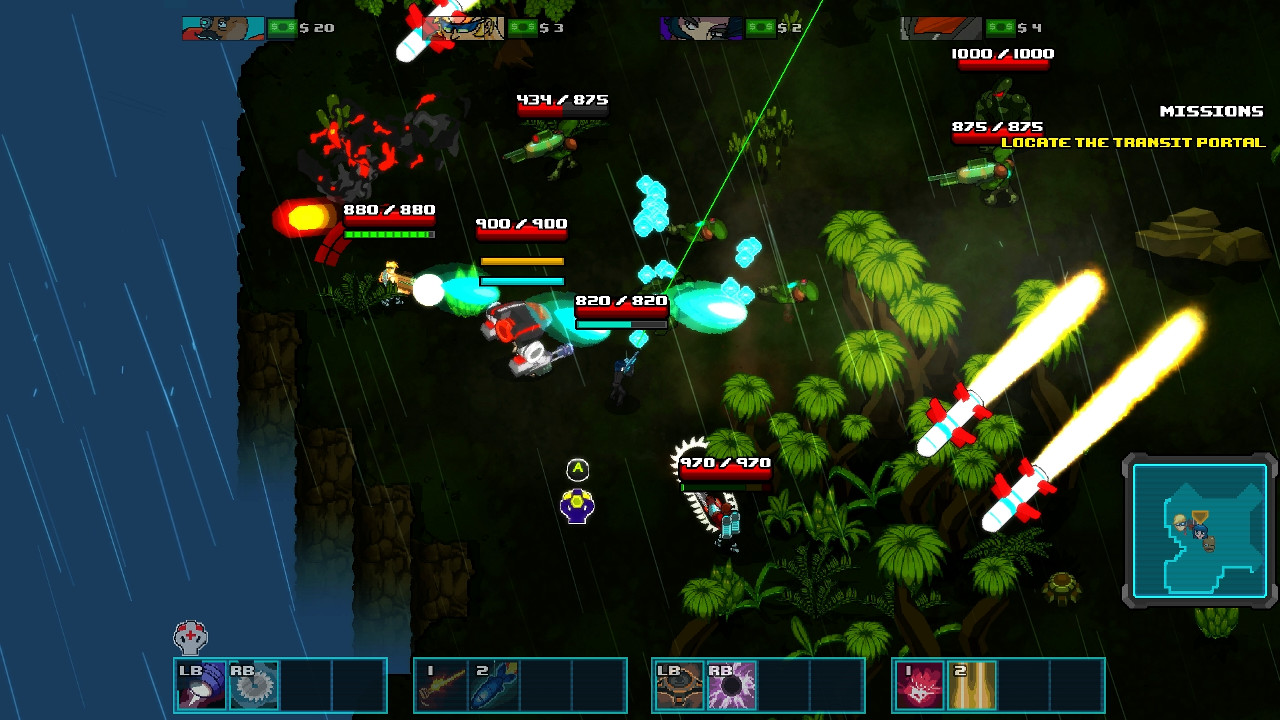Select the saw blade weapon in the RB slot
Screen dimensions: 1280x720
253,684
